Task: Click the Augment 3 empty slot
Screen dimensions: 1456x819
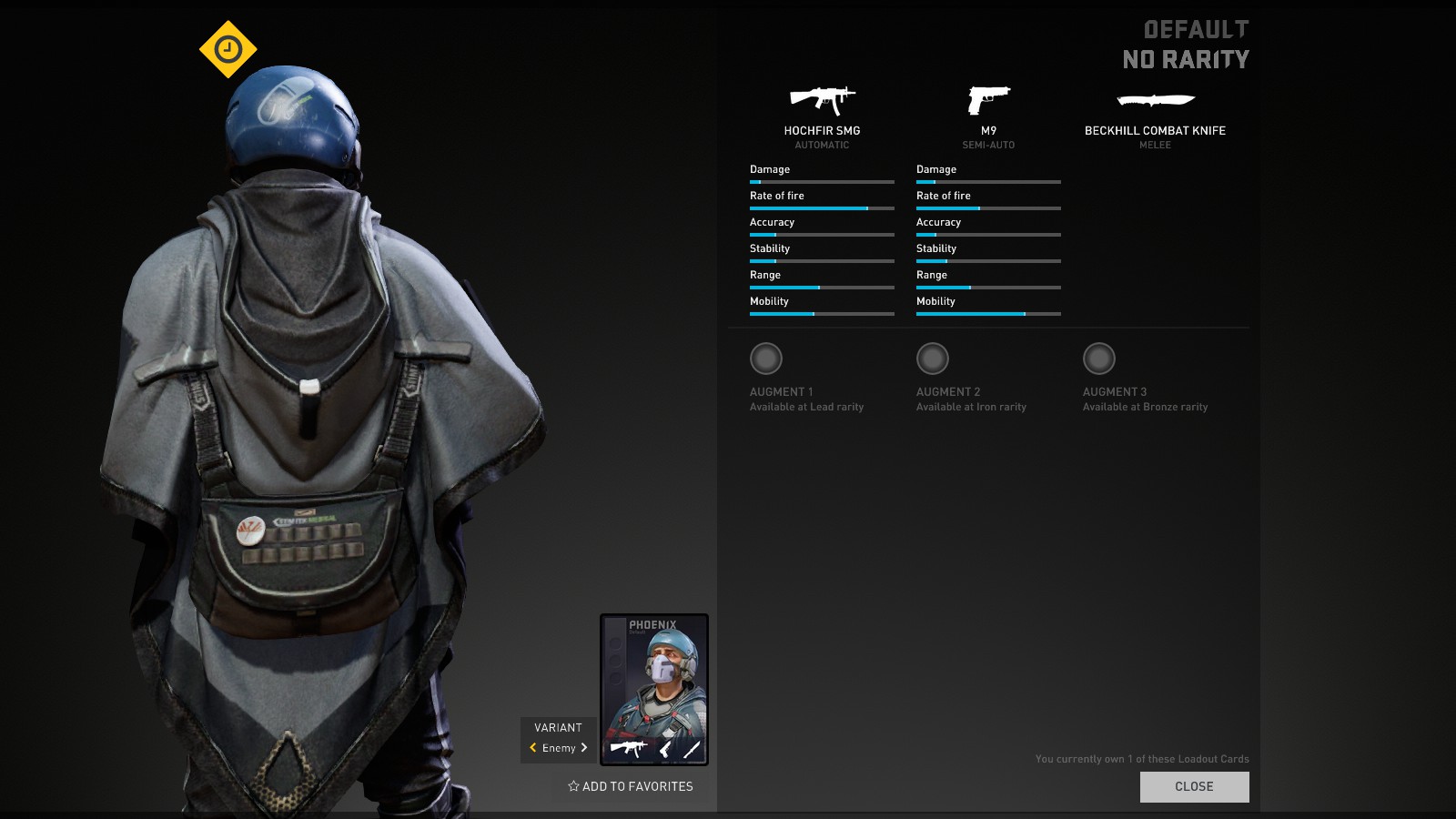Action: pyautogui.click(x=1099, y=359)
